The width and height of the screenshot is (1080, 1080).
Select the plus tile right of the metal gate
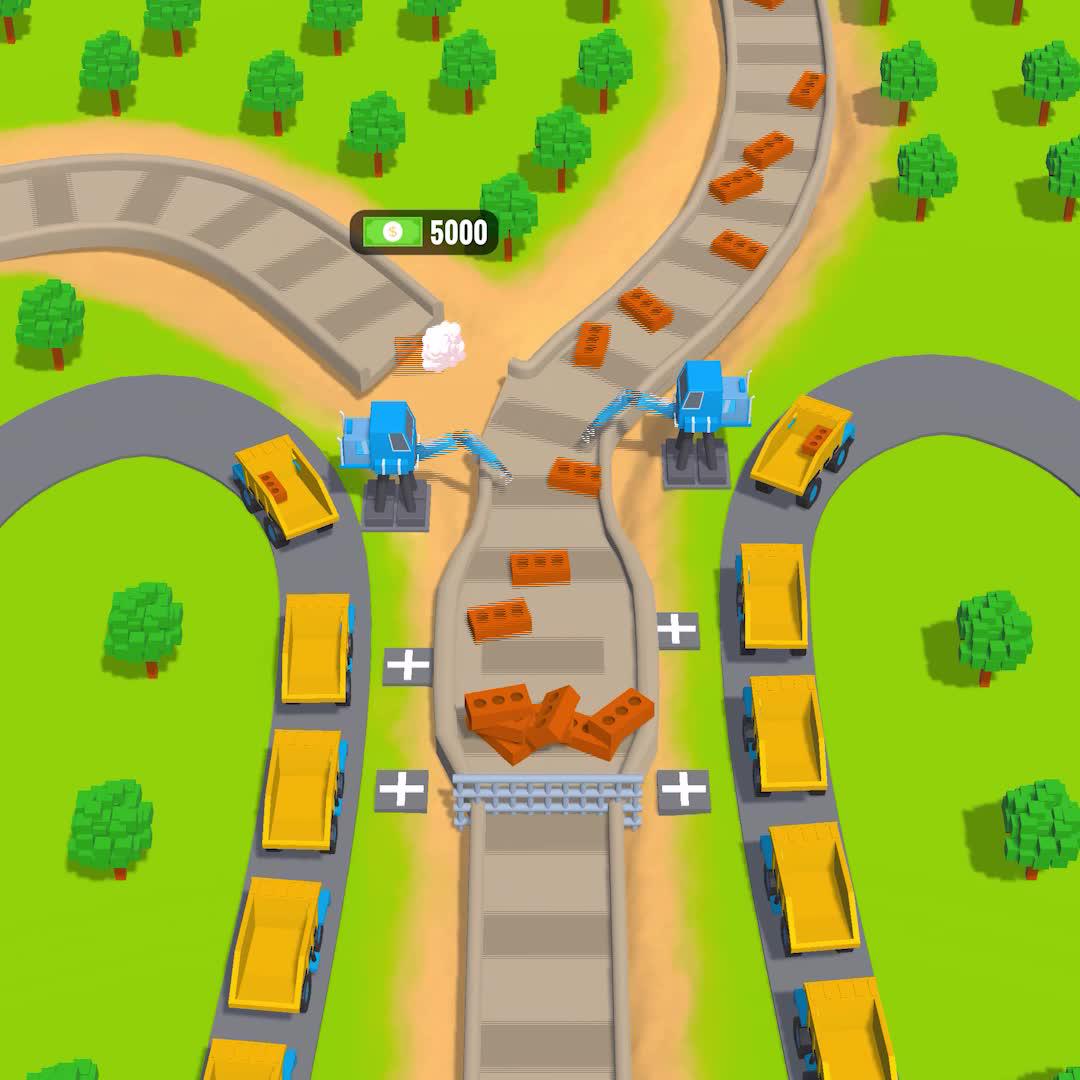(x=684, y=791)
